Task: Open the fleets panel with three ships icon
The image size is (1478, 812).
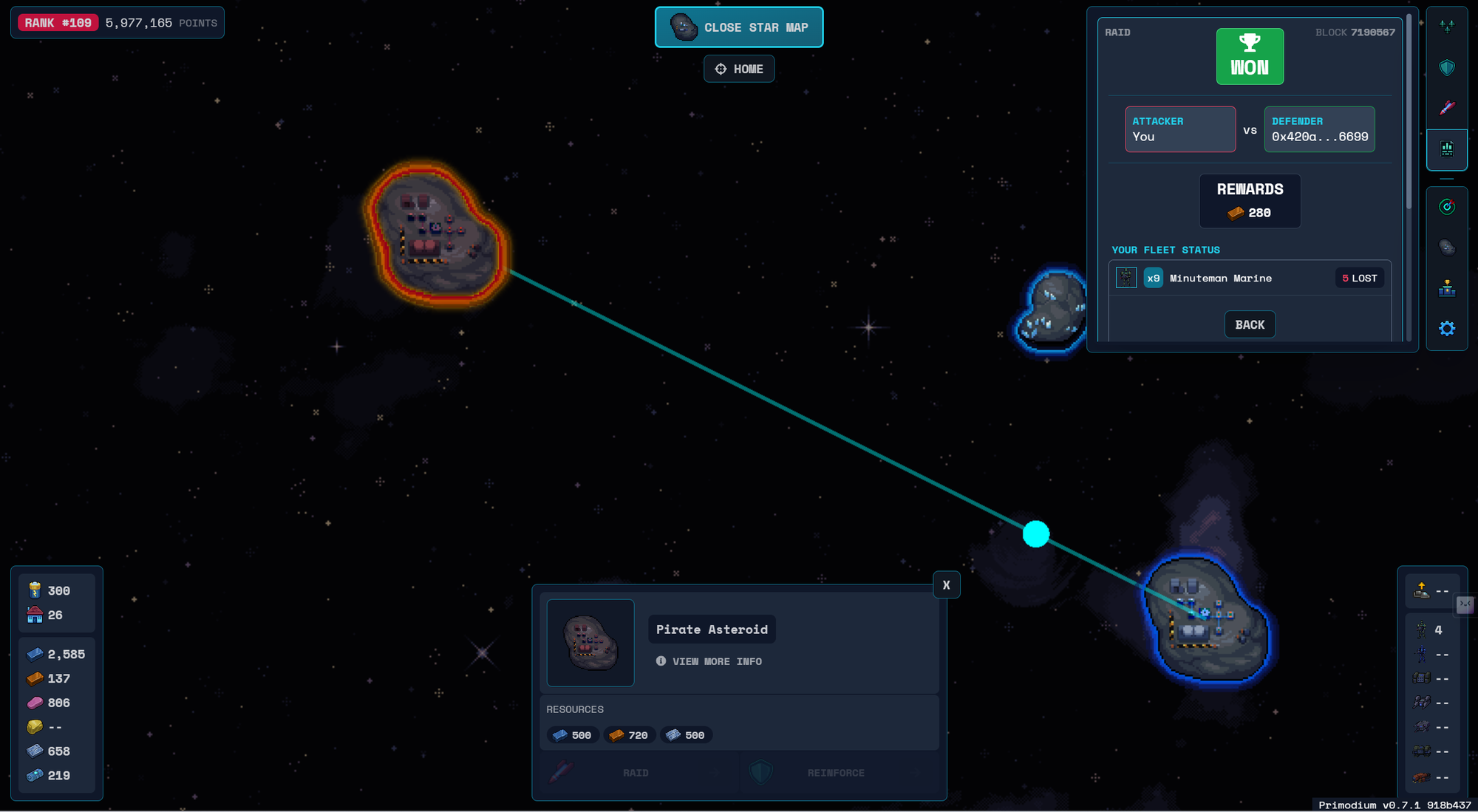Action: (x=1446, y=27)
